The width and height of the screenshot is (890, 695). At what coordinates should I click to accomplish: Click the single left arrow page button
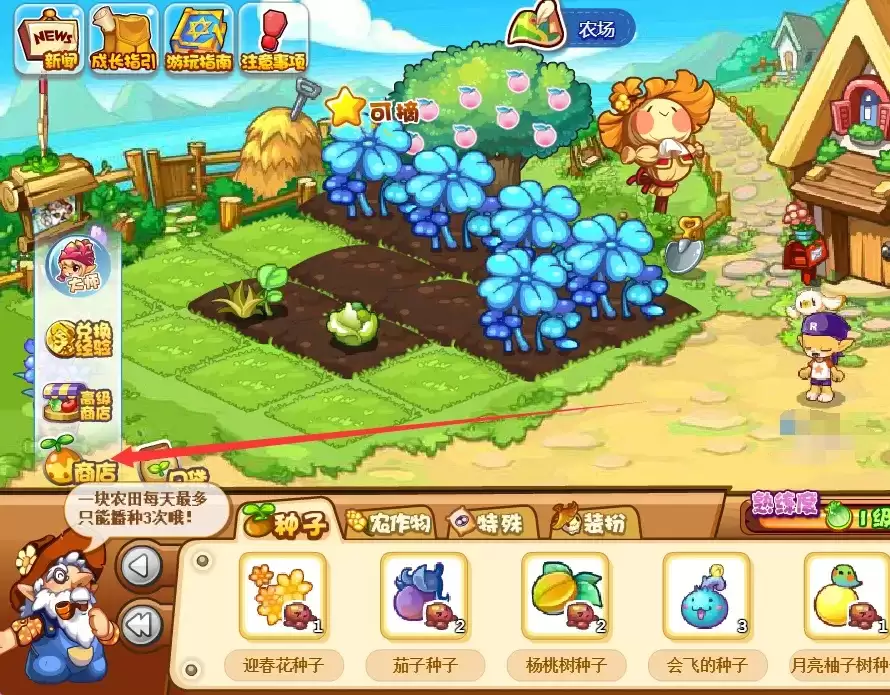(x=141, y=567)
